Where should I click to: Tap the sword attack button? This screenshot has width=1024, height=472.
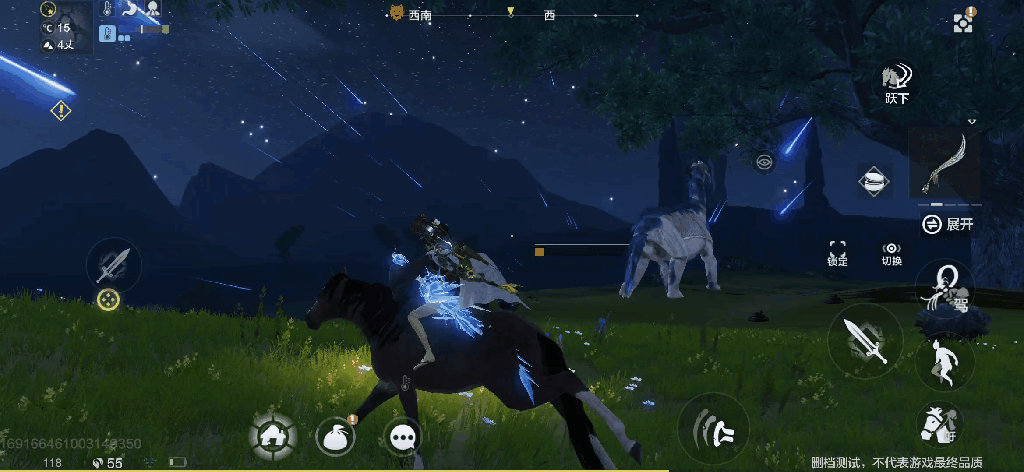click(x=865, y=338)
